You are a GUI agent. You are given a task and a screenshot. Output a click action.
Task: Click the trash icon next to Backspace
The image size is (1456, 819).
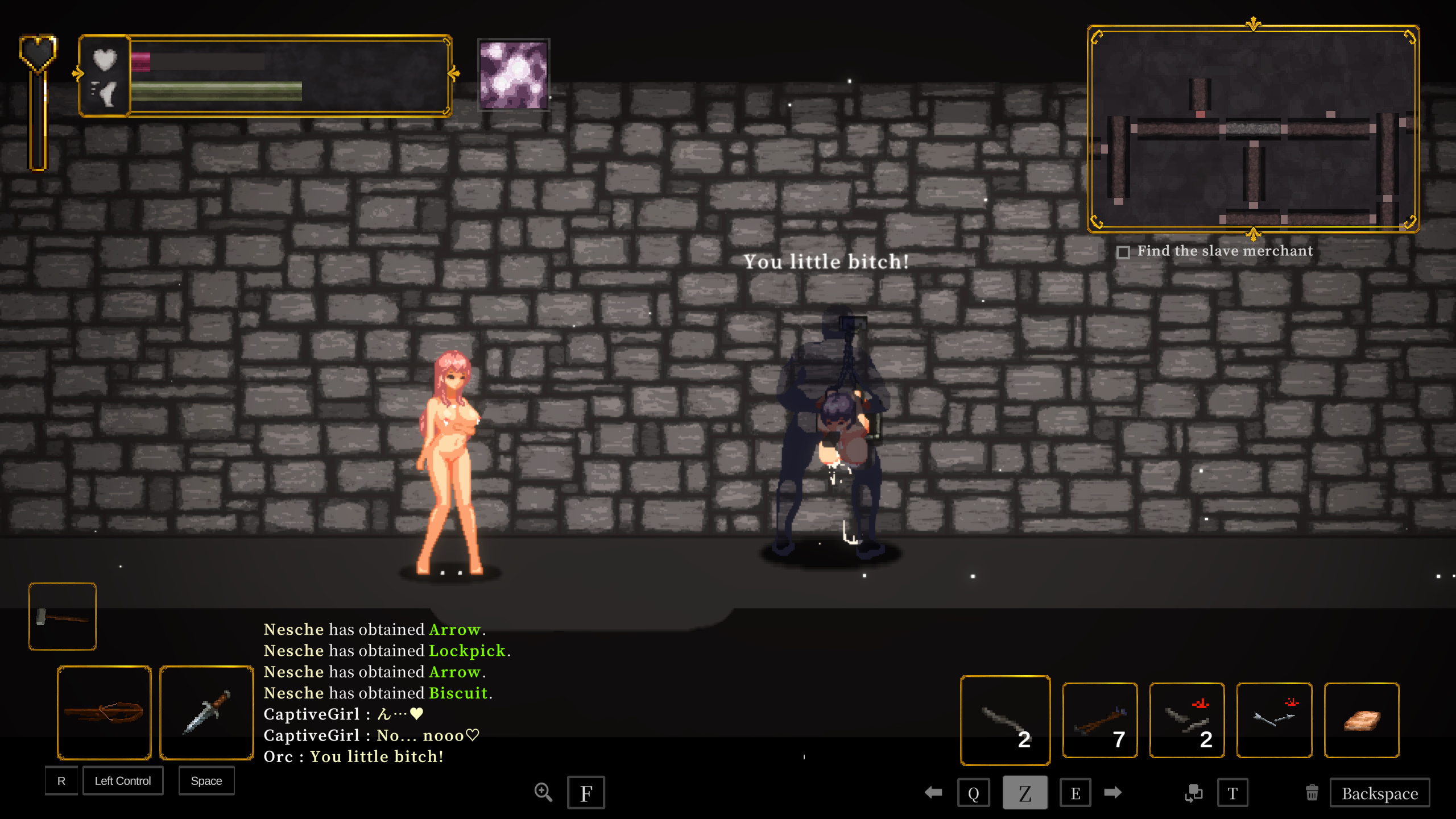1312,792
